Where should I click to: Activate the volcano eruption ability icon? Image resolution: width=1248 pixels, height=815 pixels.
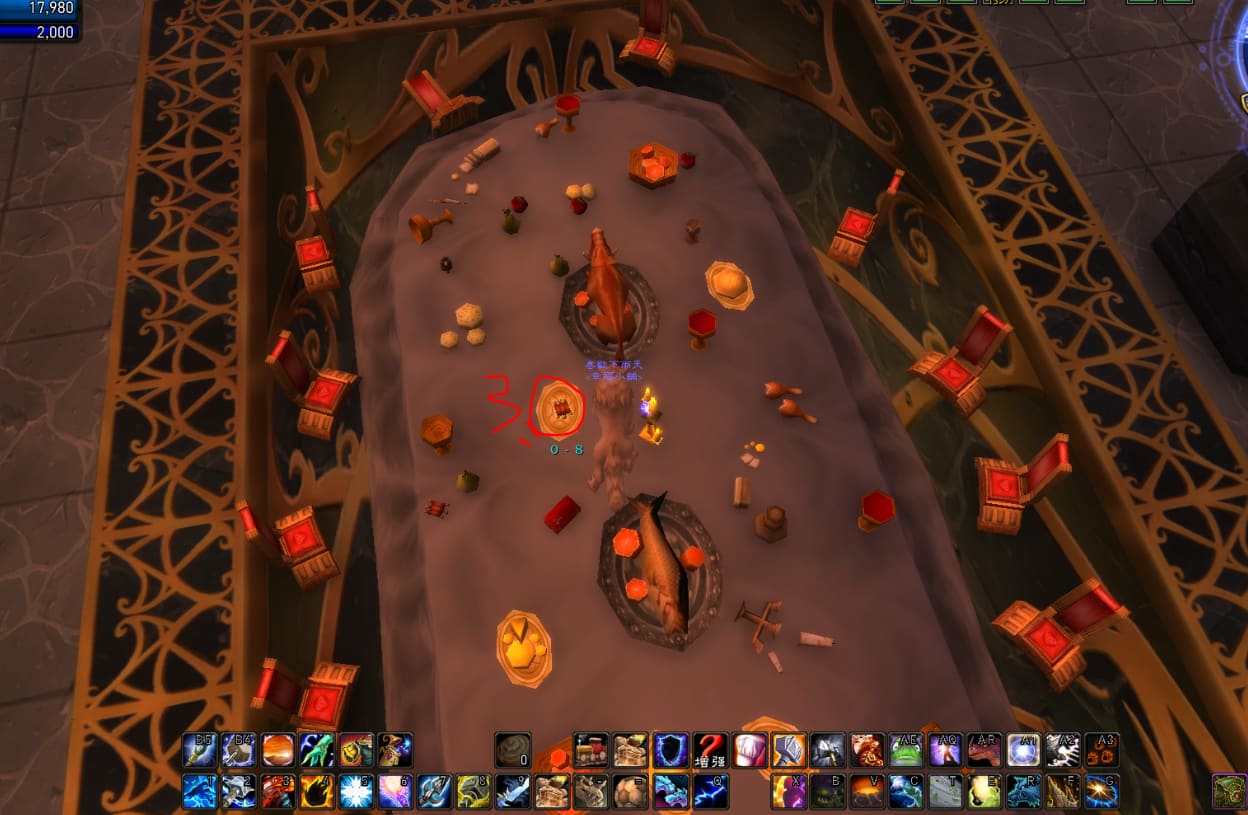pos(868,791)
